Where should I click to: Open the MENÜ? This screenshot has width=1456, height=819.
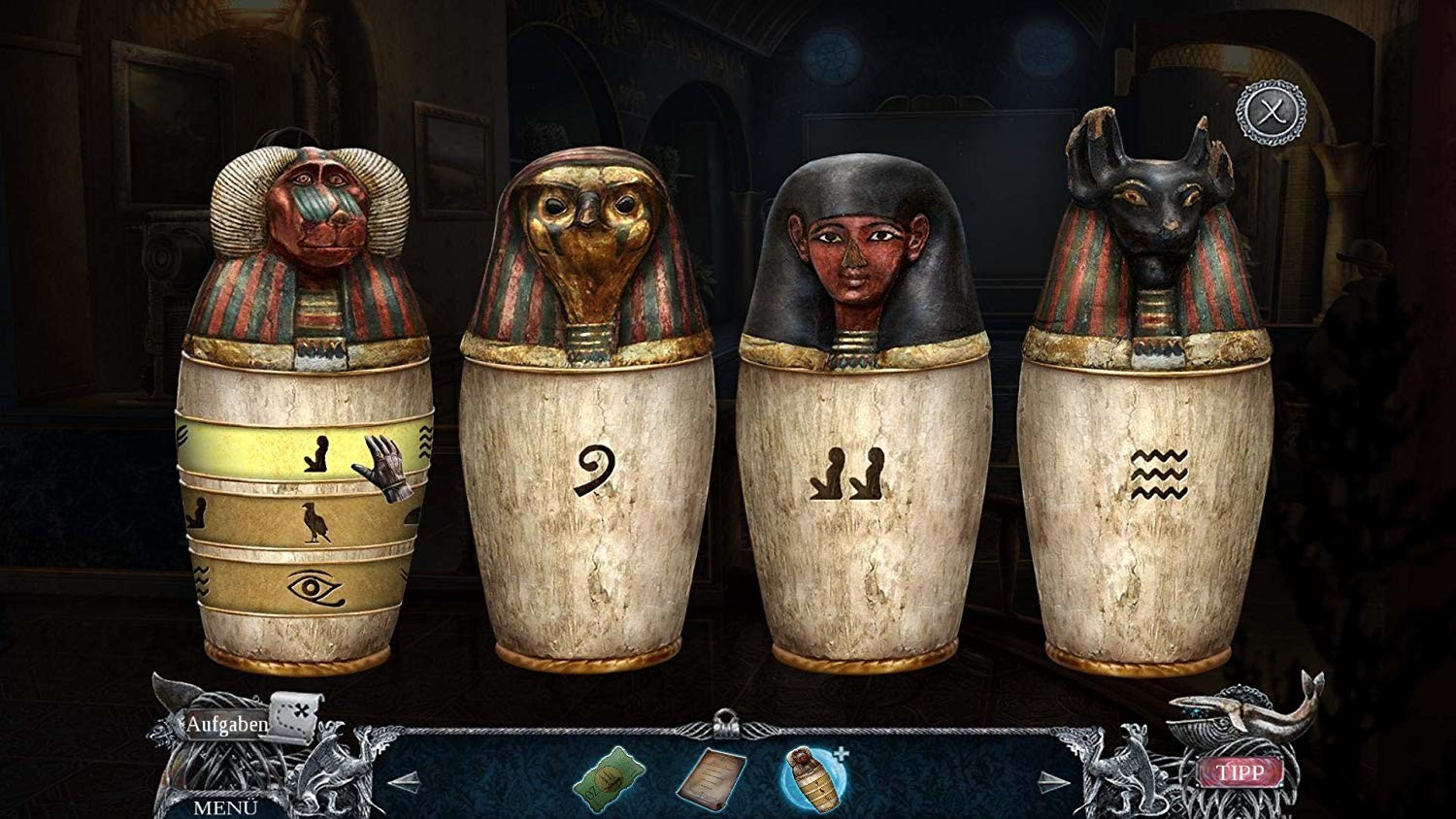point(224,806)
